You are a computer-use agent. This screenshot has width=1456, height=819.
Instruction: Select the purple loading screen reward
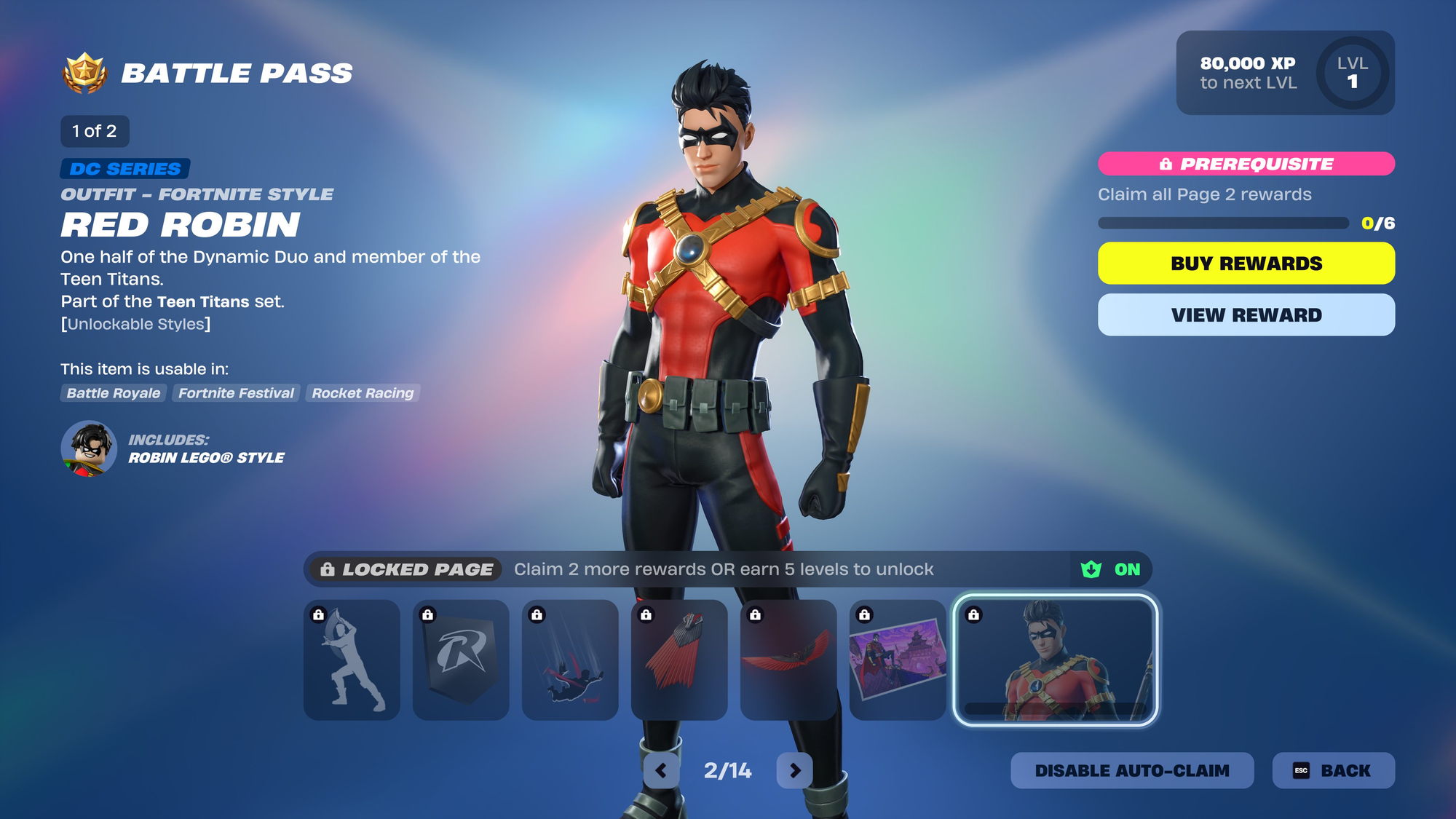point(898,660)
